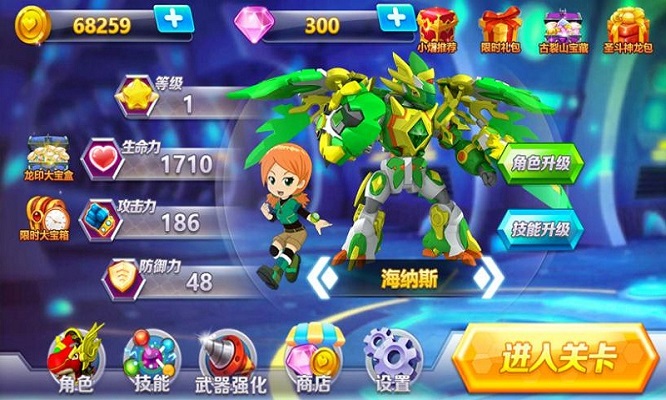
Task: Open the 商店 shop
Action: pyautogui.click(x=309, y=357)
